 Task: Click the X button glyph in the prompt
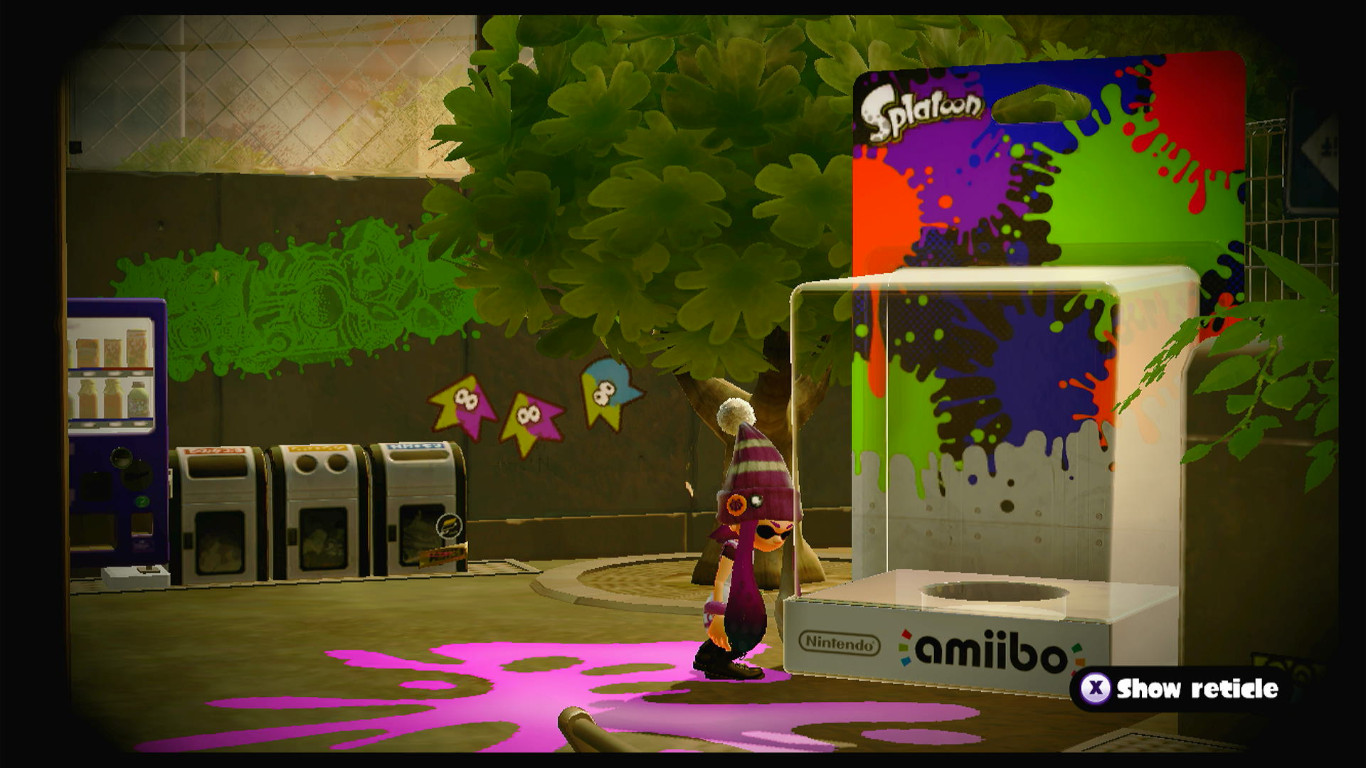point(1099,688)
